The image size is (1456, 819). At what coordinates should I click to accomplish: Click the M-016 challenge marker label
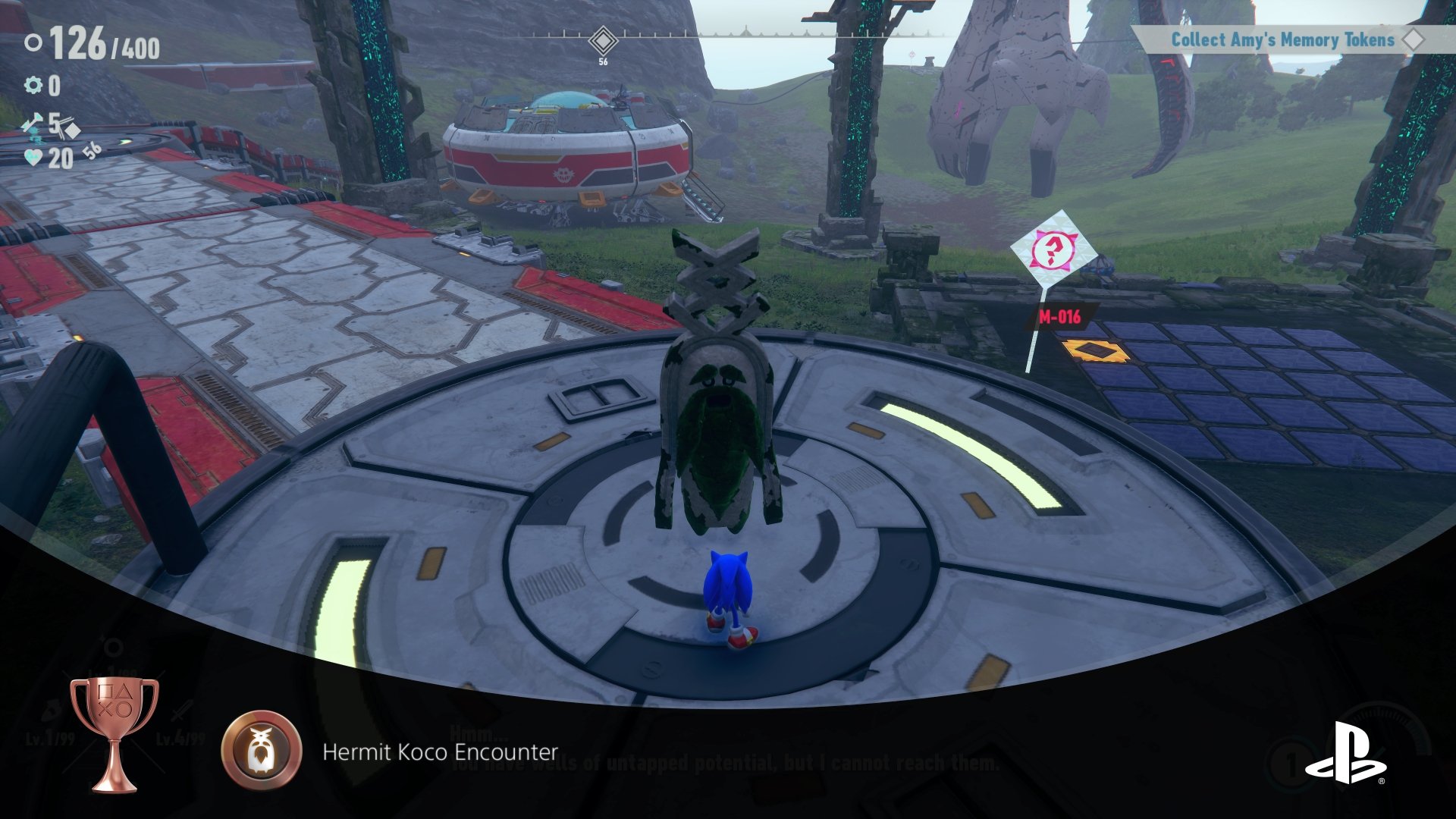click(1059, 317)
